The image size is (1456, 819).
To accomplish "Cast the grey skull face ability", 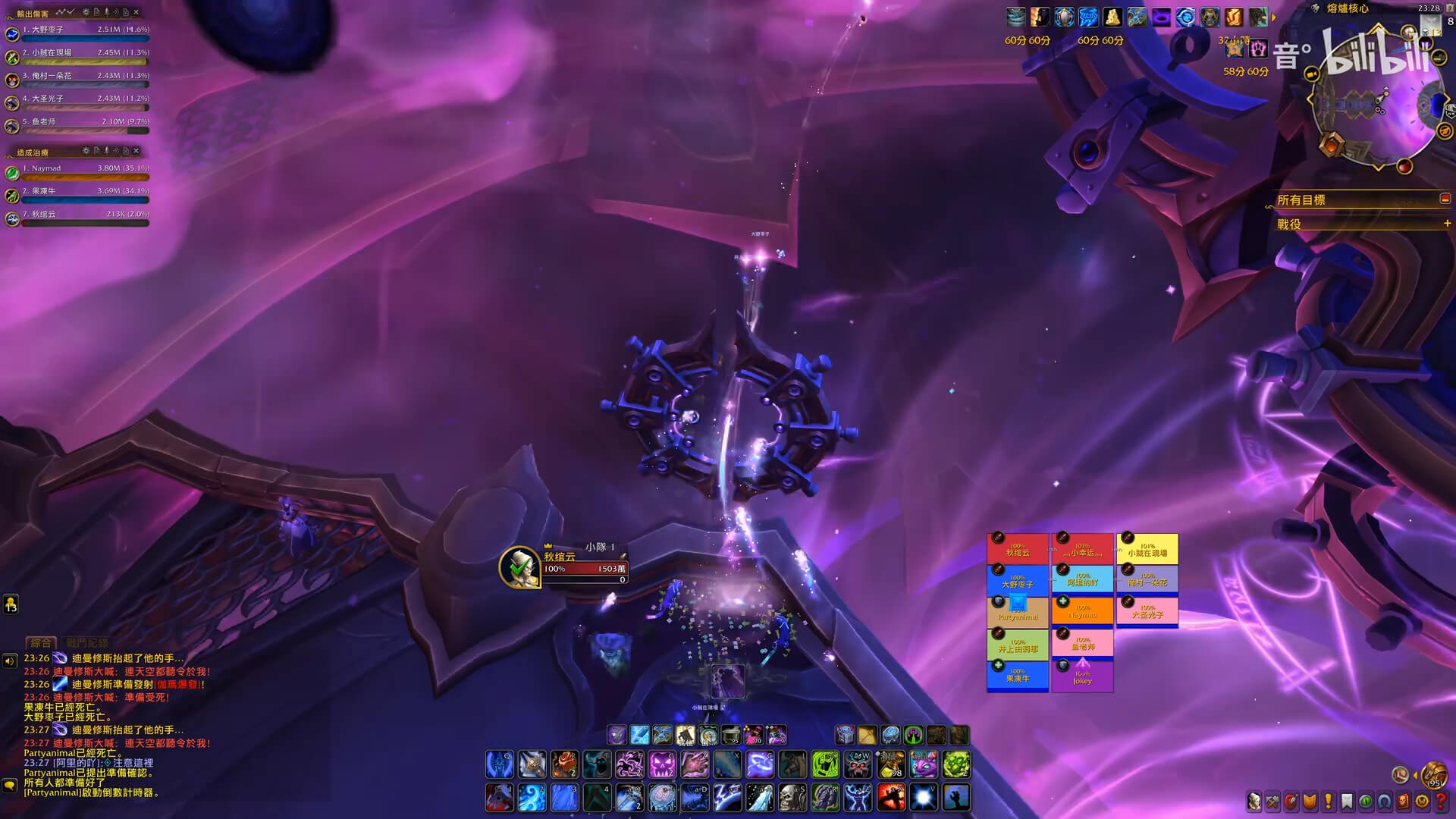I will (793, 798).
